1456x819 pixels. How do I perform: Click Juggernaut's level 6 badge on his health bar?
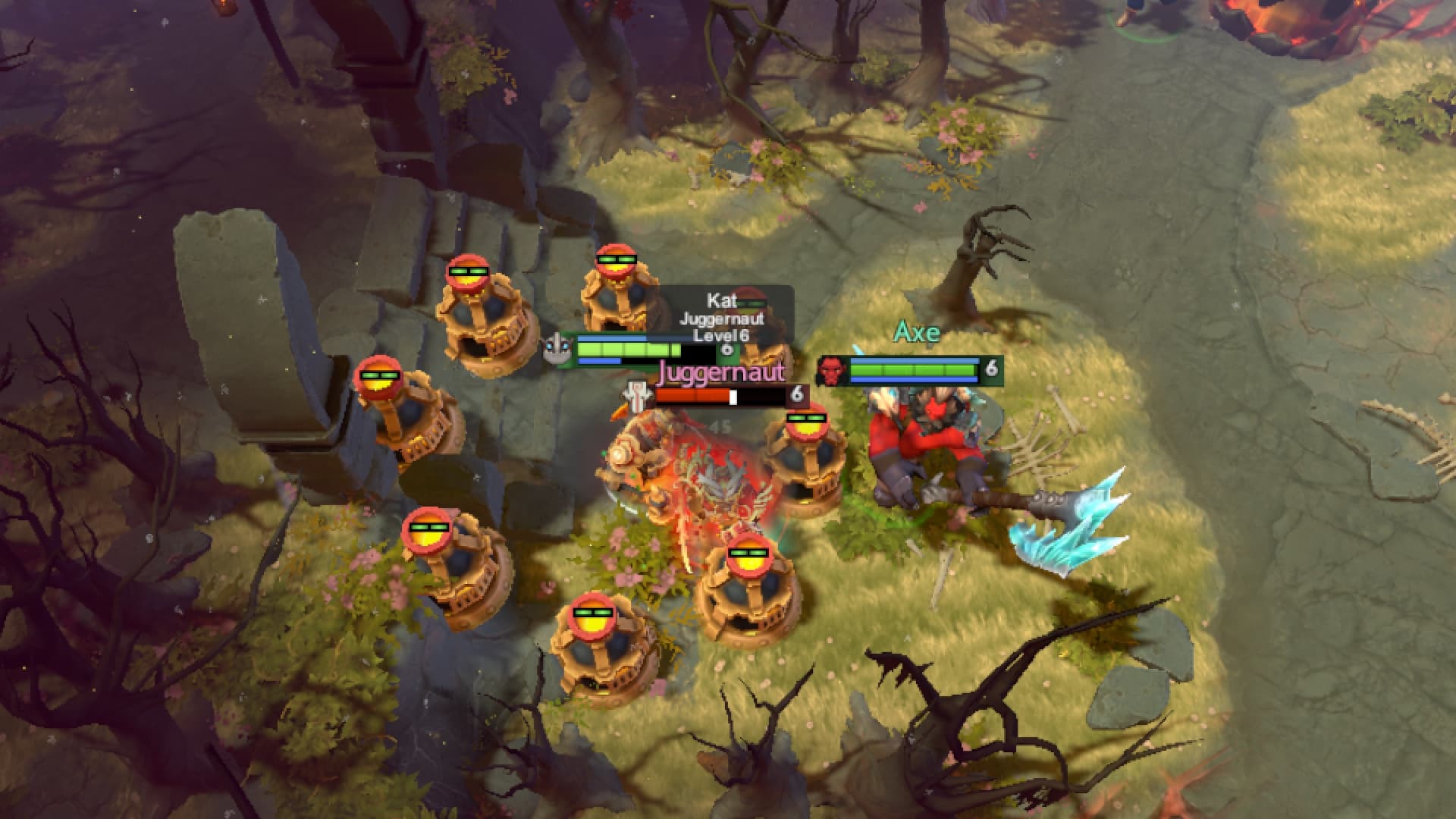(796, 394)
